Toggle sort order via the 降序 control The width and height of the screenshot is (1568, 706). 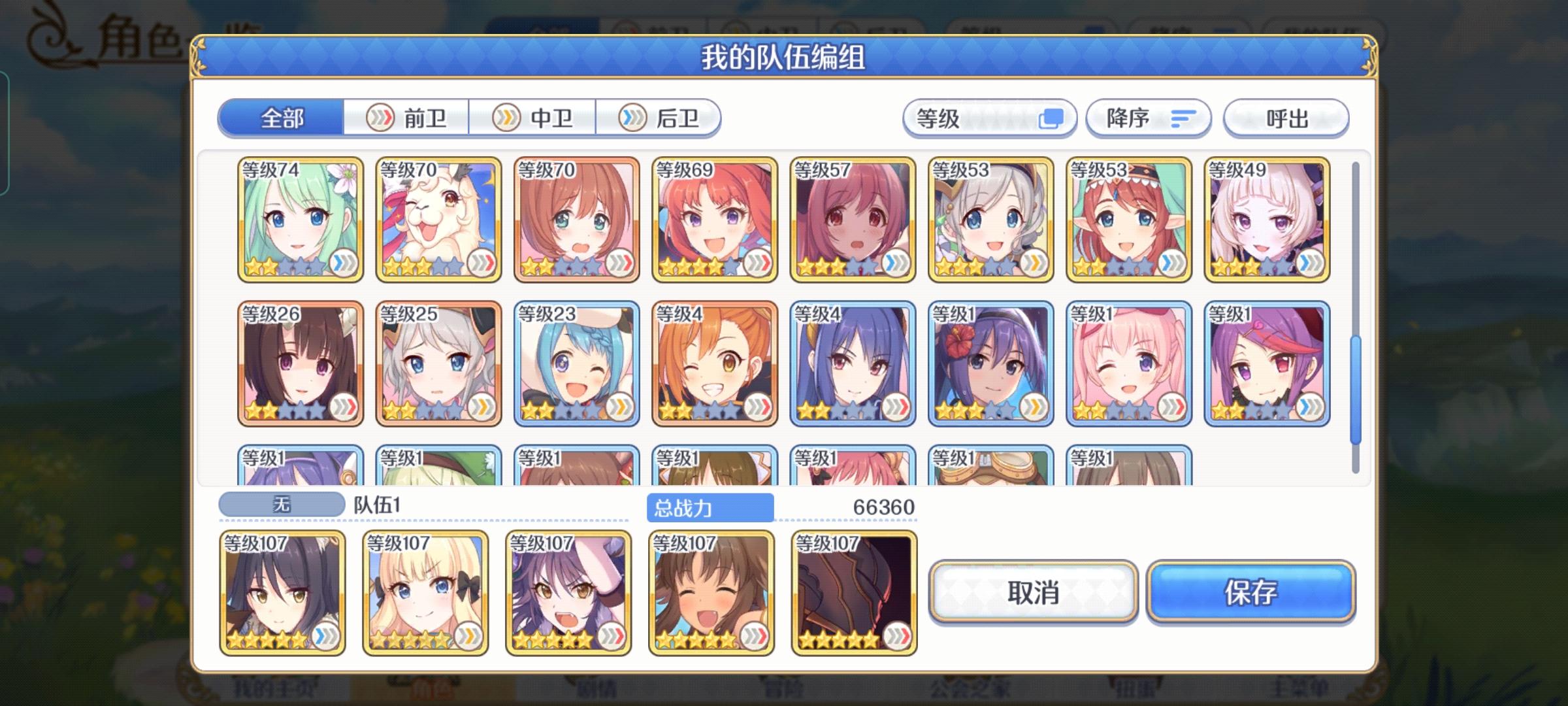pyautogui.click(x=1147, y=118)
